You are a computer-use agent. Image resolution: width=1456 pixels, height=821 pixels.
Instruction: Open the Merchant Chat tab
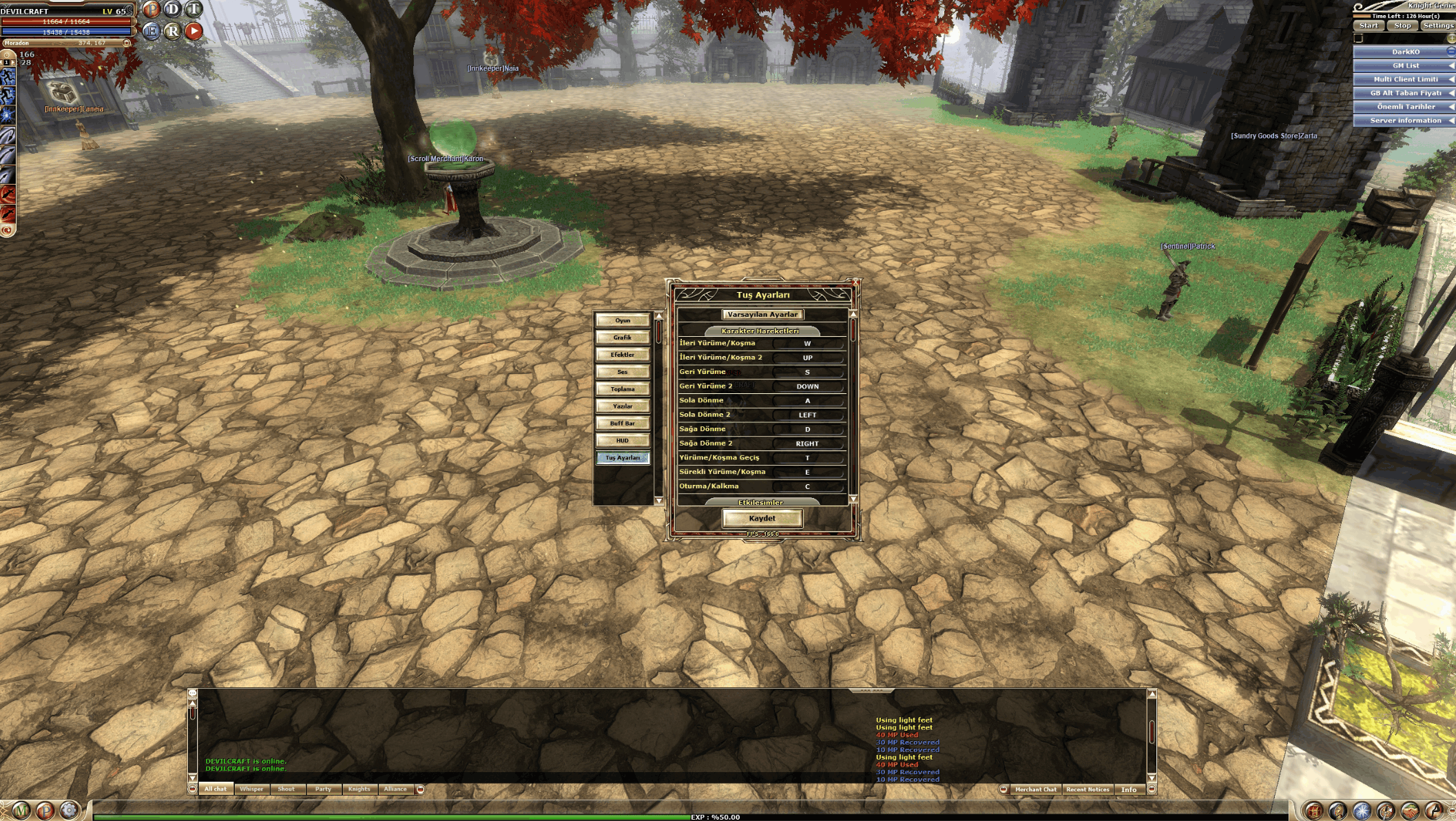(1035, 790)
